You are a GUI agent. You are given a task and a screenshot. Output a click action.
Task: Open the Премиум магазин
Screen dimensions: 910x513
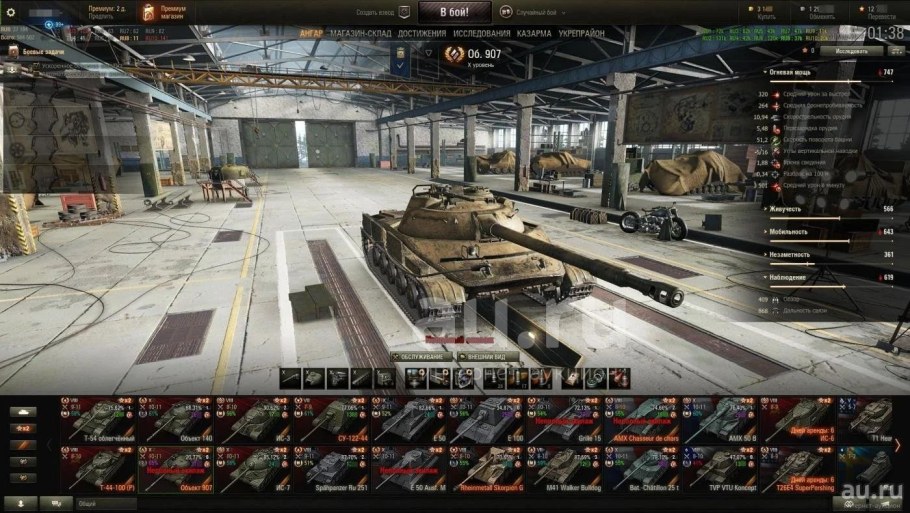pyautogui.click(x=160, y=13)
